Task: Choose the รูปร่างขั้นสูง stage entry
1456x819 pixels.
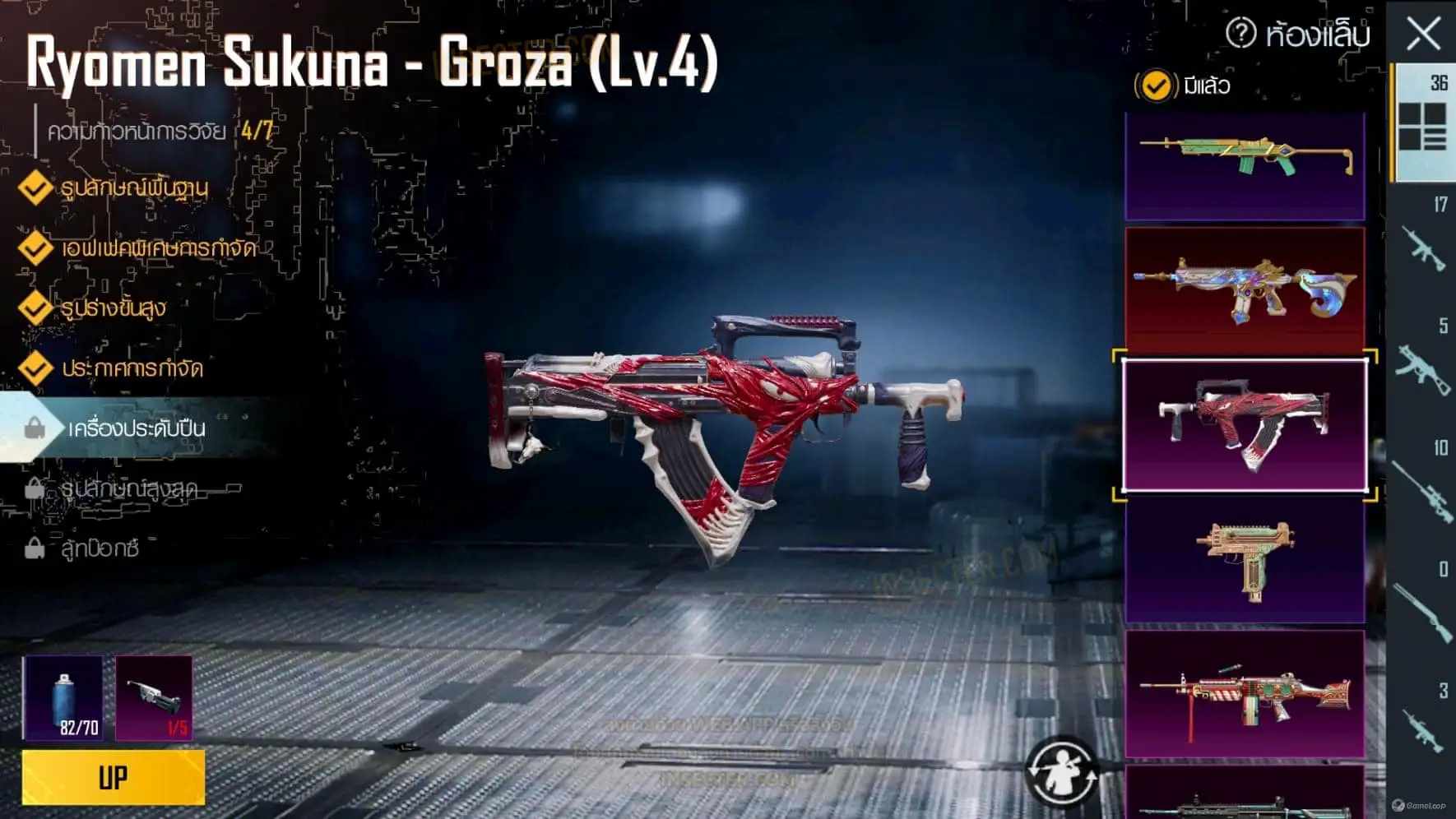Action: 114,308
